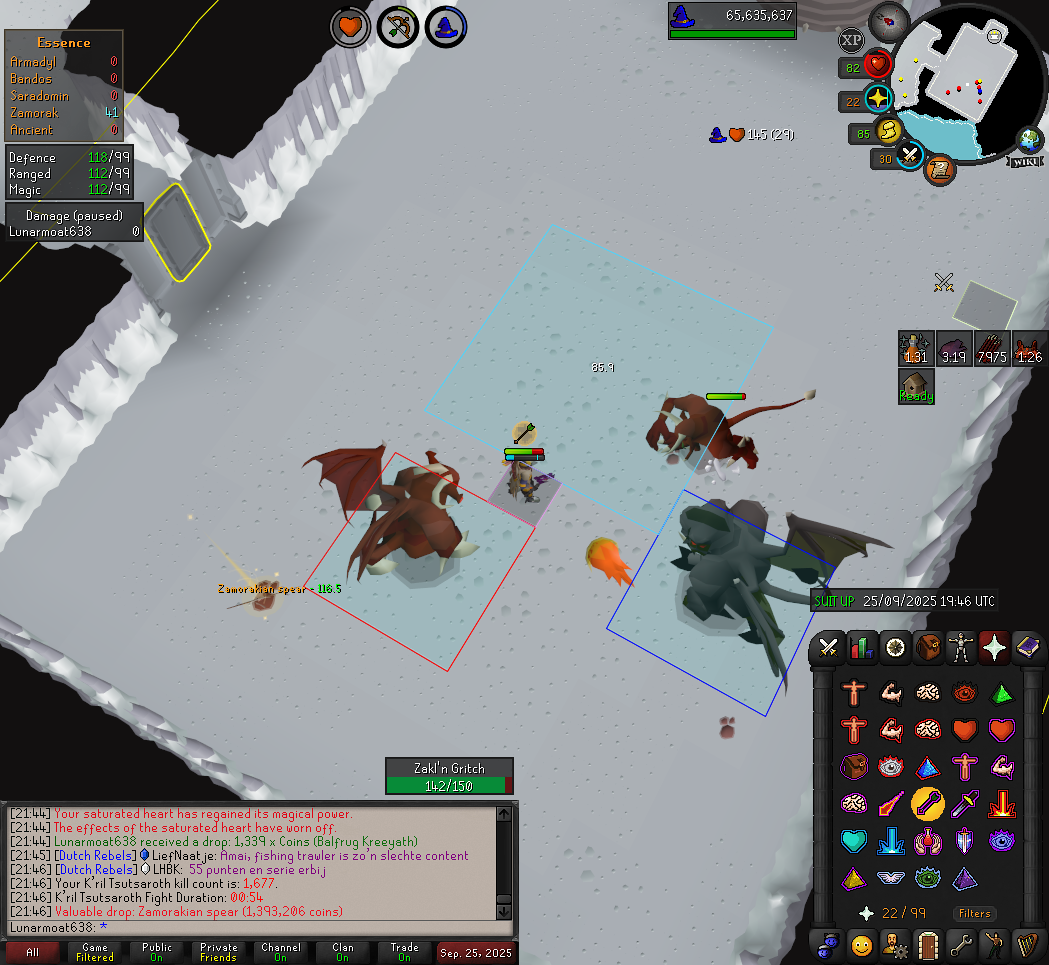1049x965 pixels.
Task: Open the Combat Options tab
Action: click(828, 647)
